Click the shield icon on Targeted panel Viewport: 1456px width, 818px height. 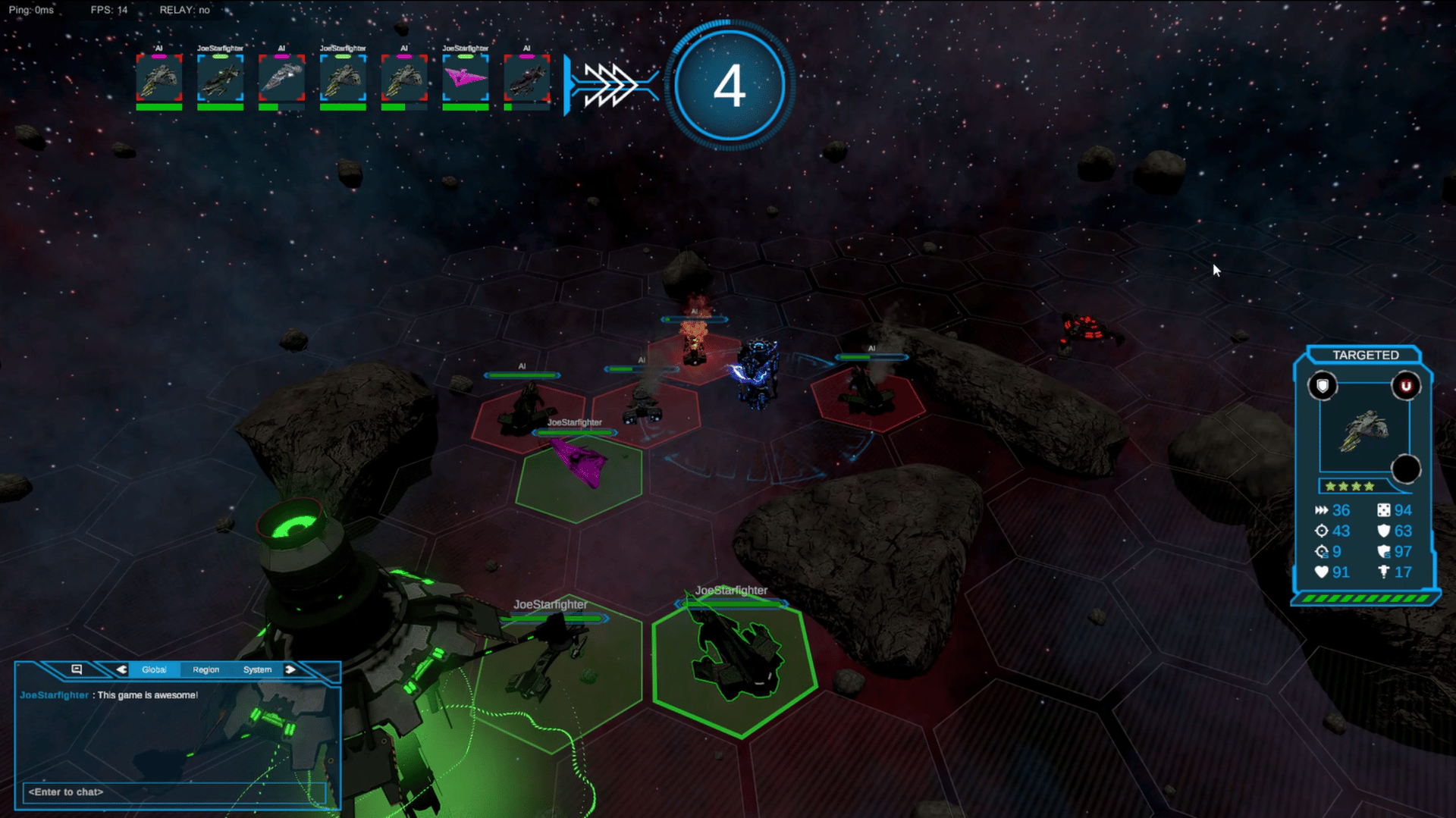[x=1323, y=387]
